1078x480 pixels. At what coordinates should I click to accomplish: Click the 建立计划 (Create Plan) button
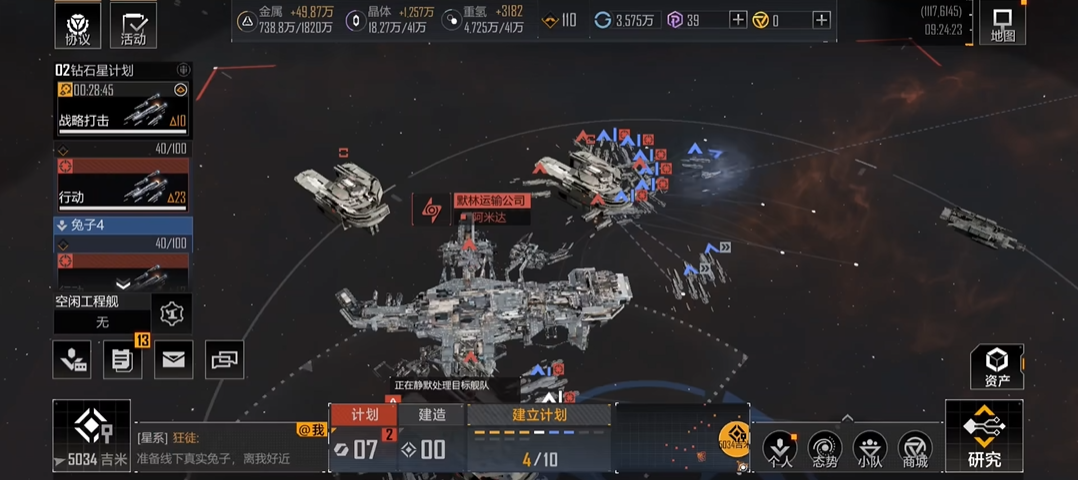click(539, 415)
